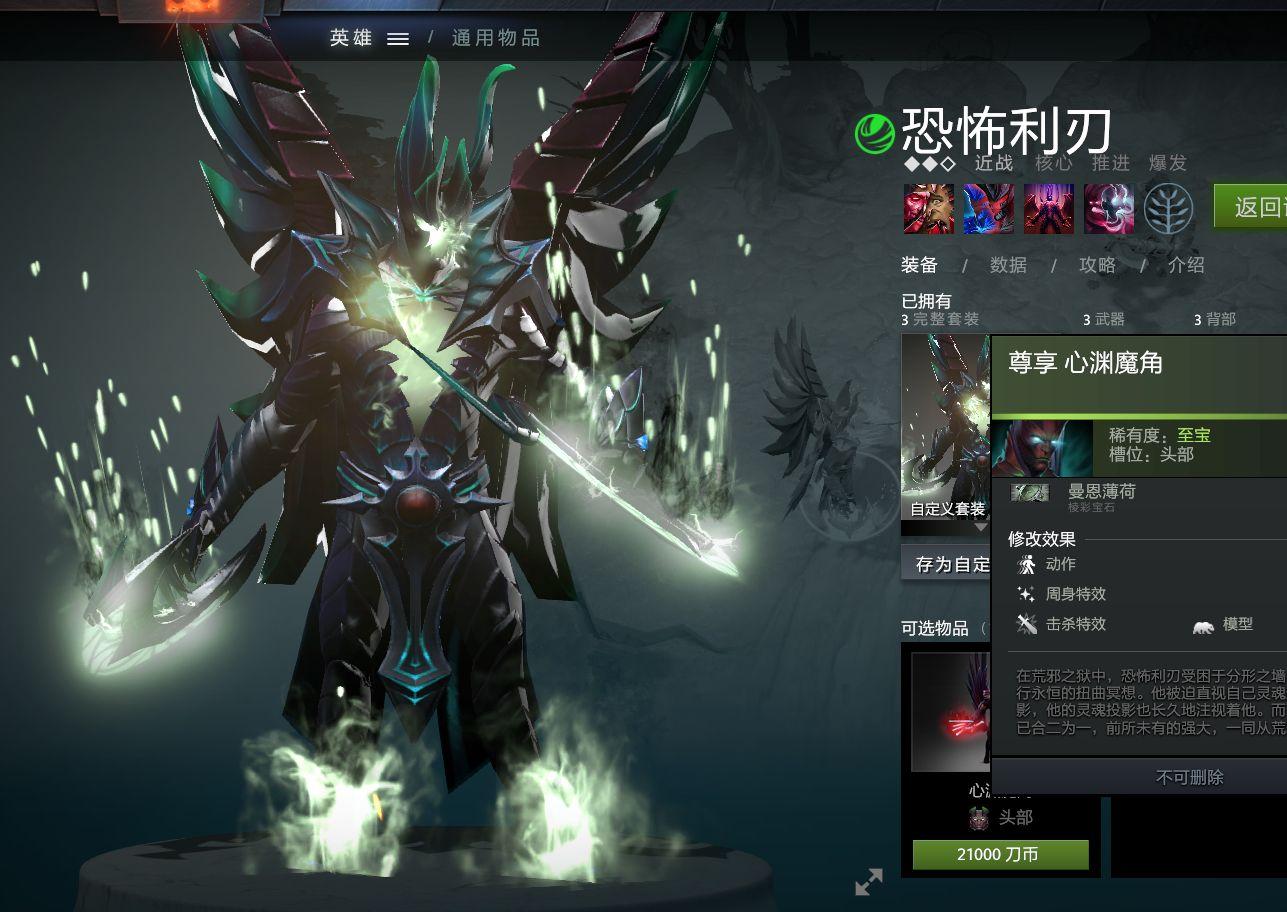1287x912 pixels.
Task: Open the 英雄 menu
Action: pos(348,37)
